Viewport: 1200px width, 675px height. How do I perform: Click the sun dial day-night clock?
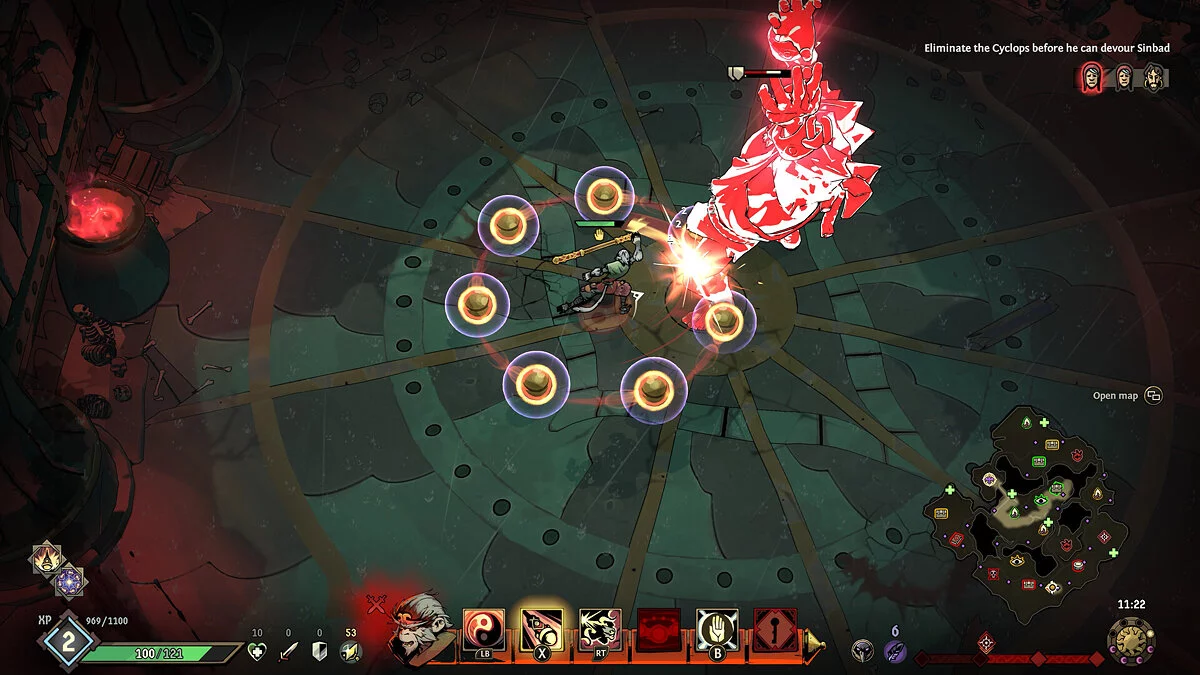(1130, 641)
